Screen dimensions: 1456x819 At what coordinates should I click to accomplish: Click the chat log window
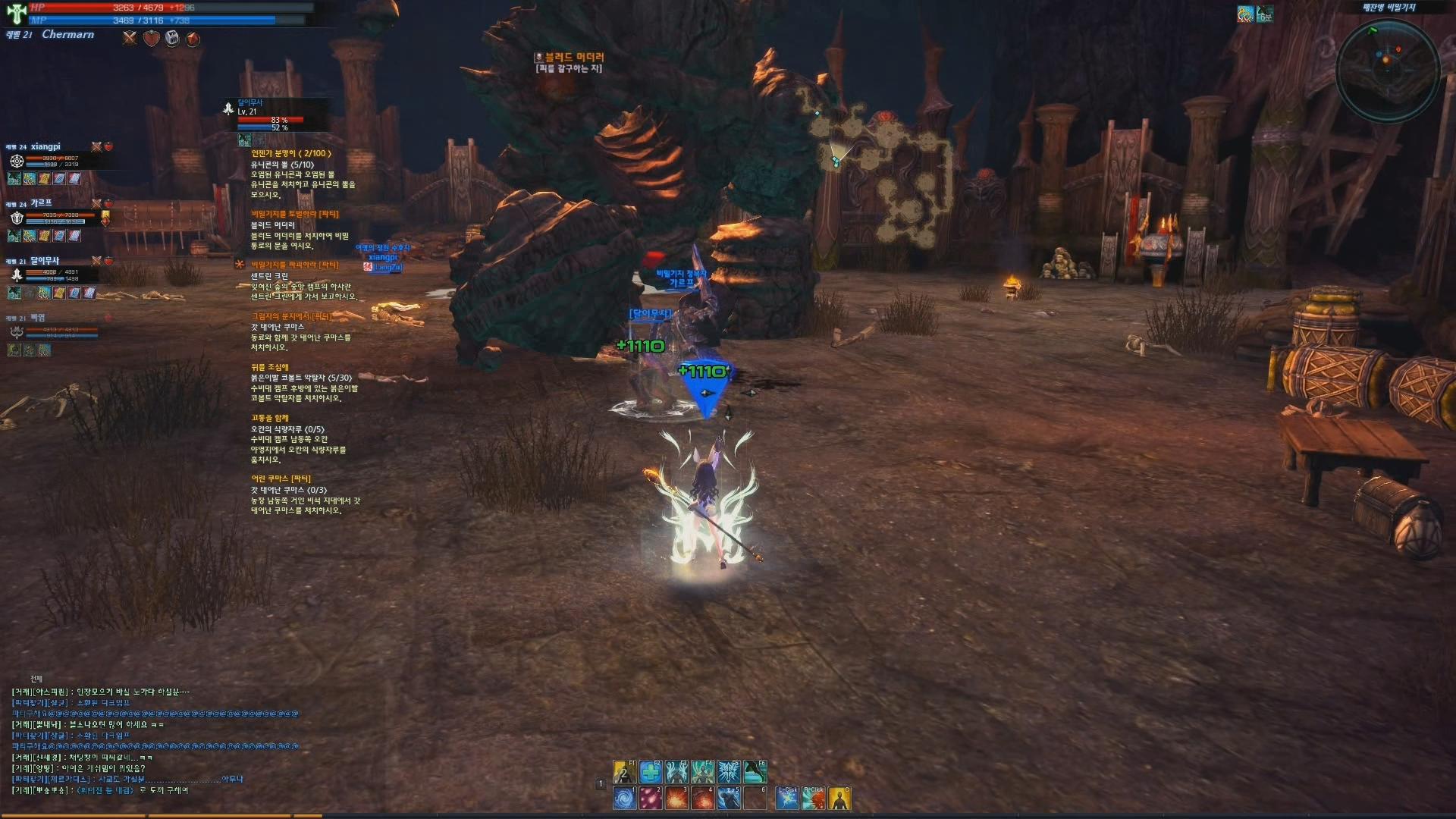pyautogui.click(x=152, y=741)
